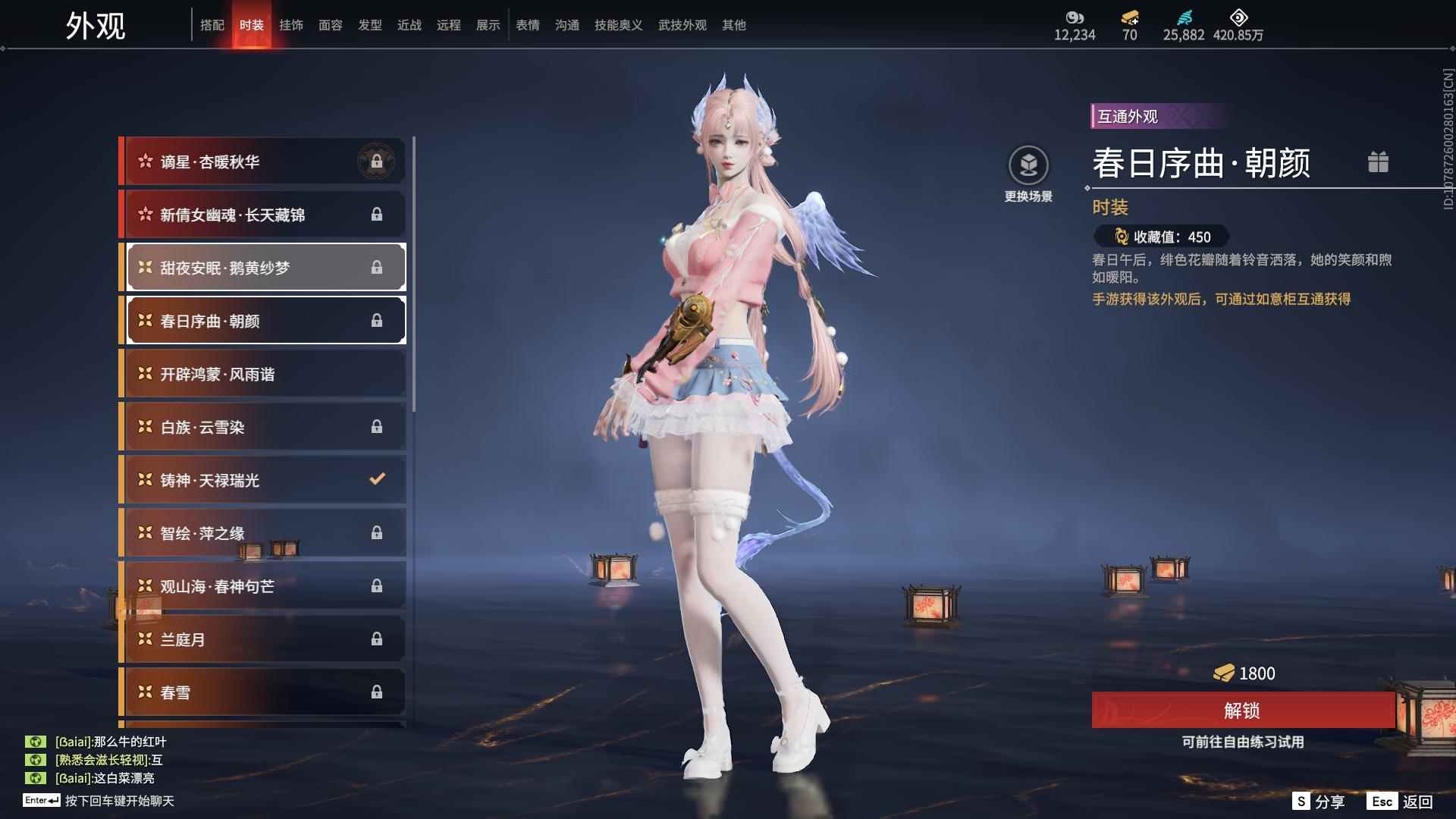Screen dimensions: 1456x819
Task: Switch to the 挂饰 tab
Action: (x=290, y=24)
